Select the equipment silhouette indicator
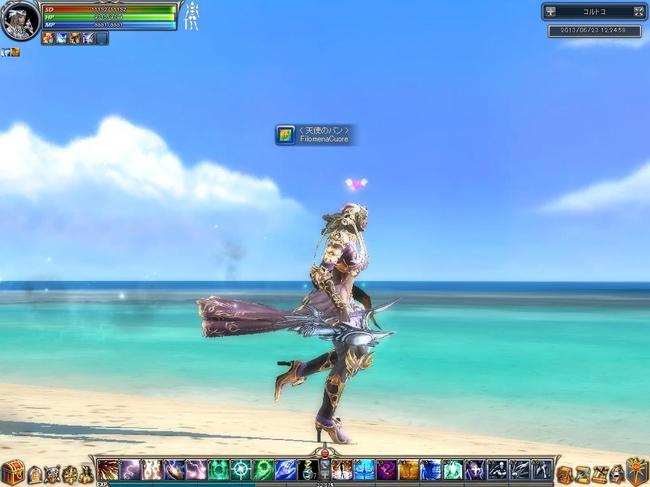Image resolution: width=650 pixels, height=487 pixels. 191,16
